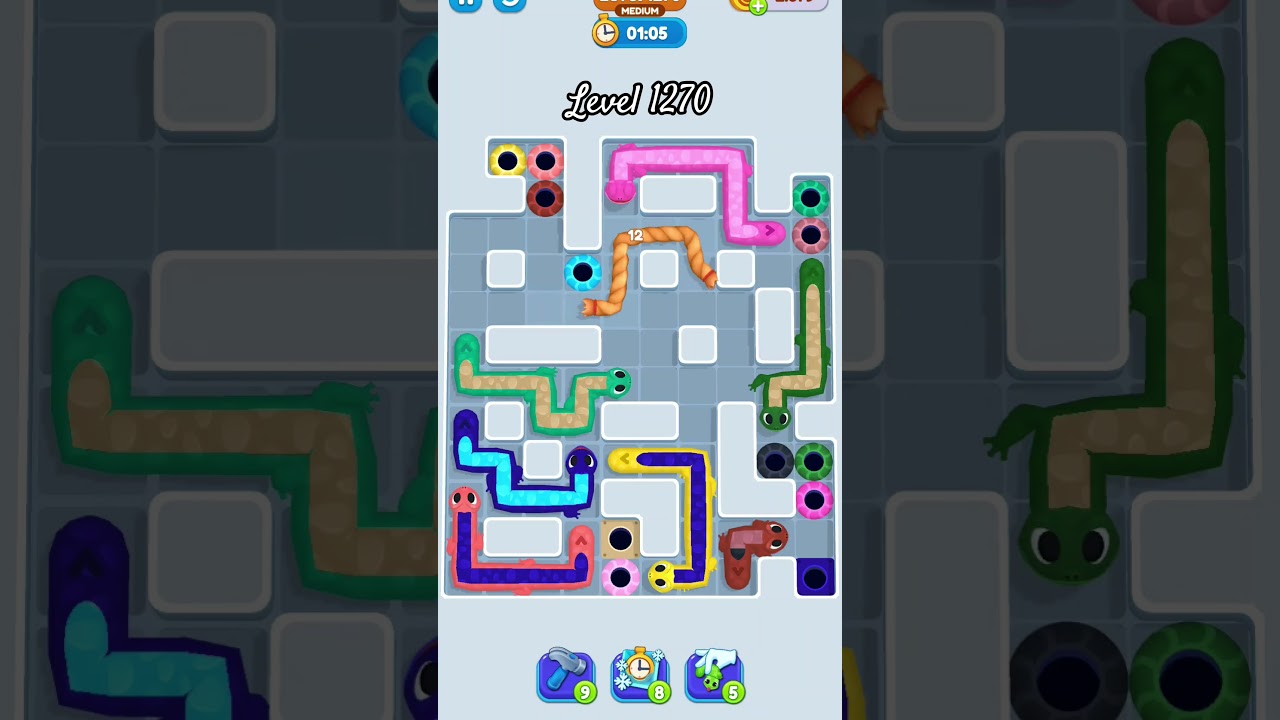
Task: Select the hammer booster
Action: tap(566, 674)
